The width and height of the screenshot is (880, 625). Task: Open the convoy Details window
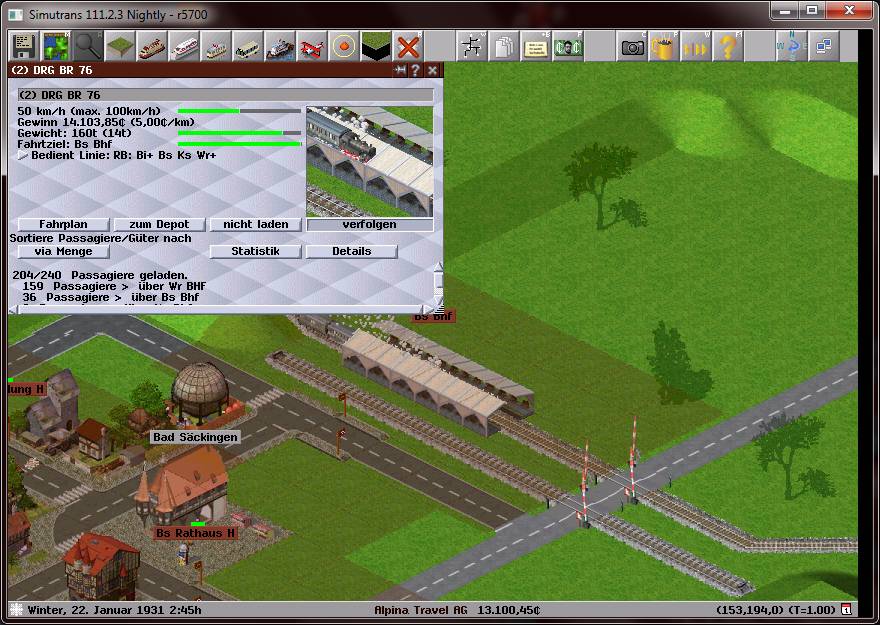pos(351,251)
